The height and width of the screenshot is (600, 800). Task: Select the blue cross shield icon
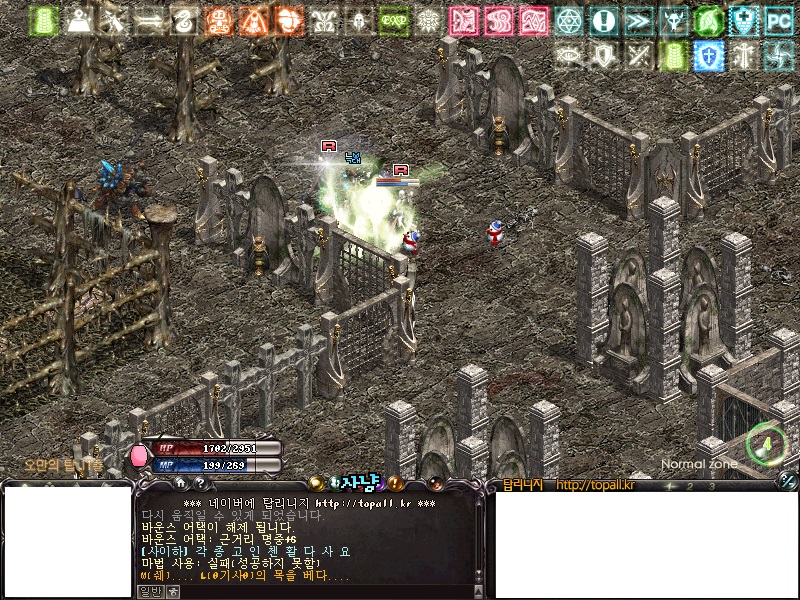pos(708,55)
